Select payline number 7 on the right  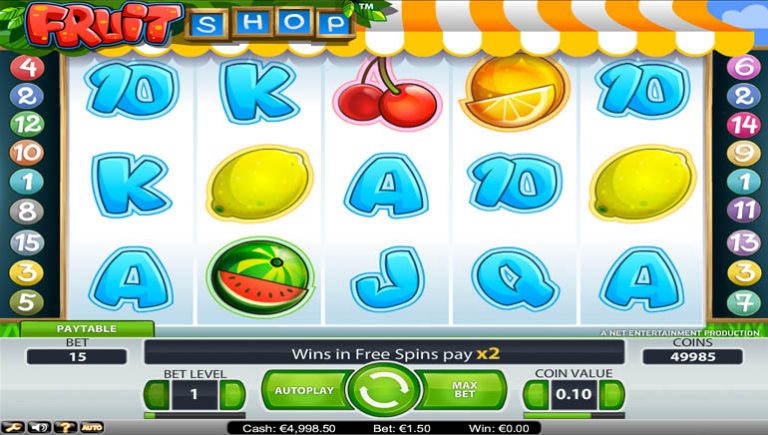pos(742,300)
